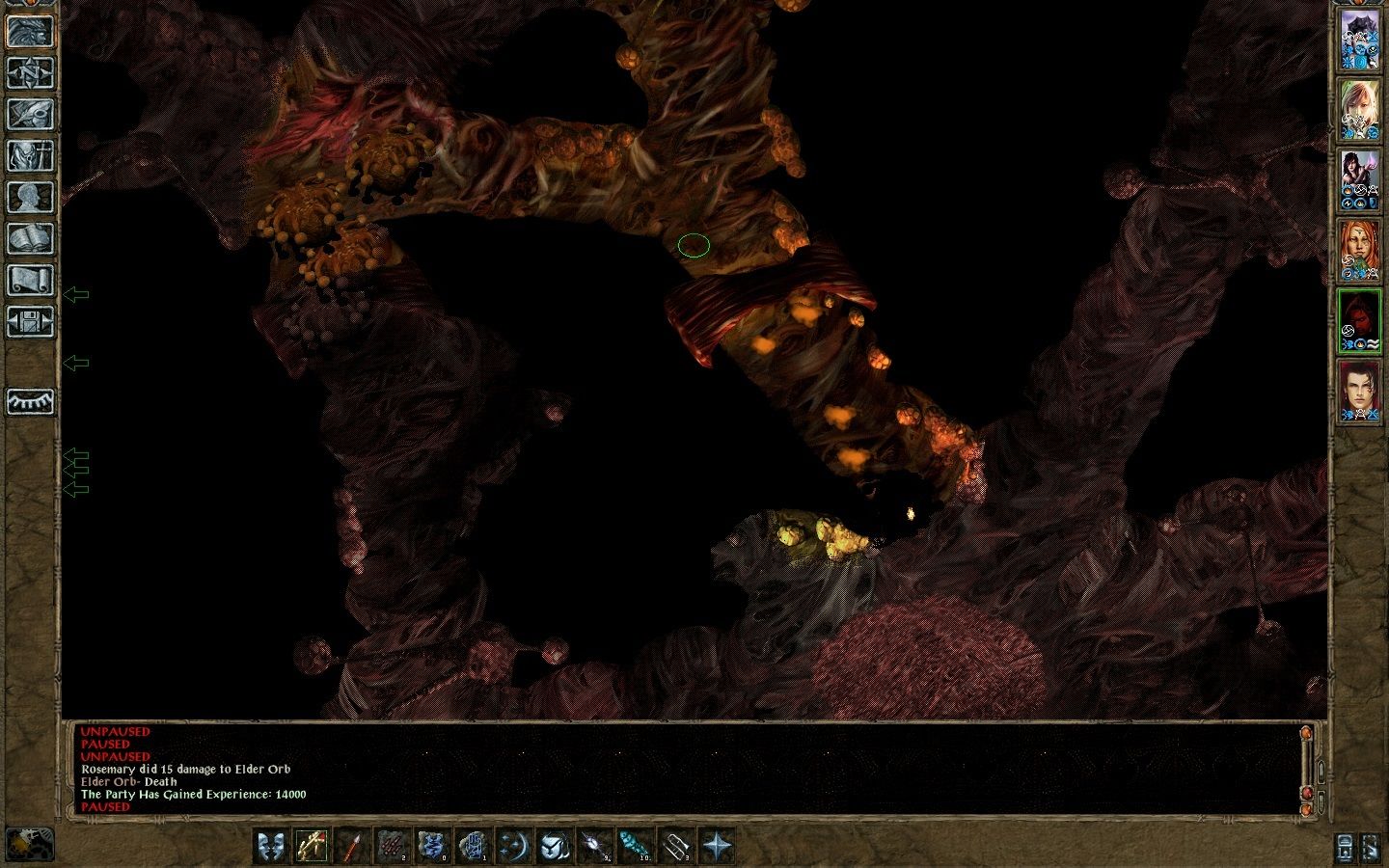Toggle party AI in the bottom-right corner
The height and width of the screenshot is (868, 1389).
[1371, 849]
